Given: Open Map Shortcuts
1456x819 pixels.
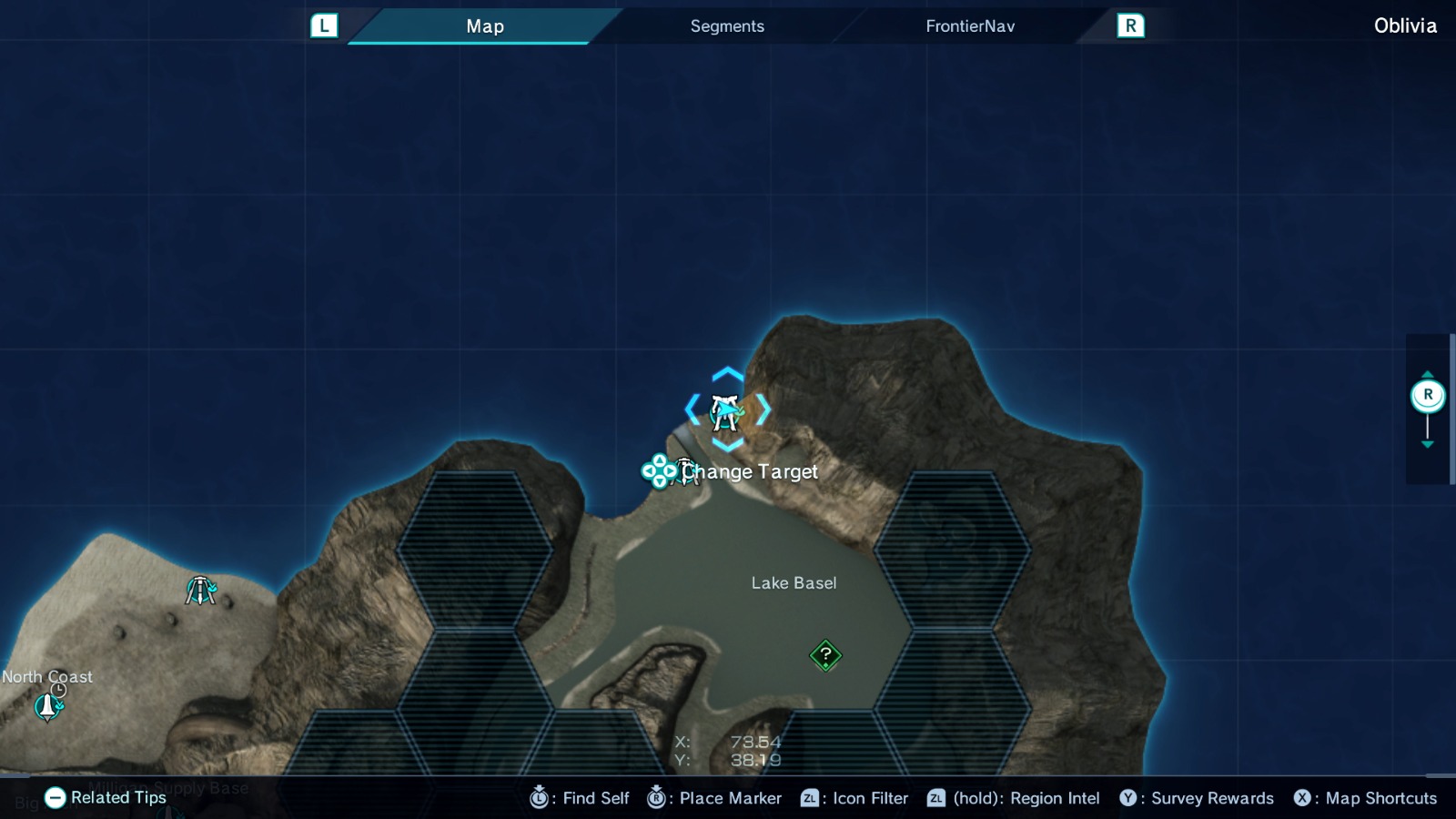Looking at the screenshot, I should 1367,798.
